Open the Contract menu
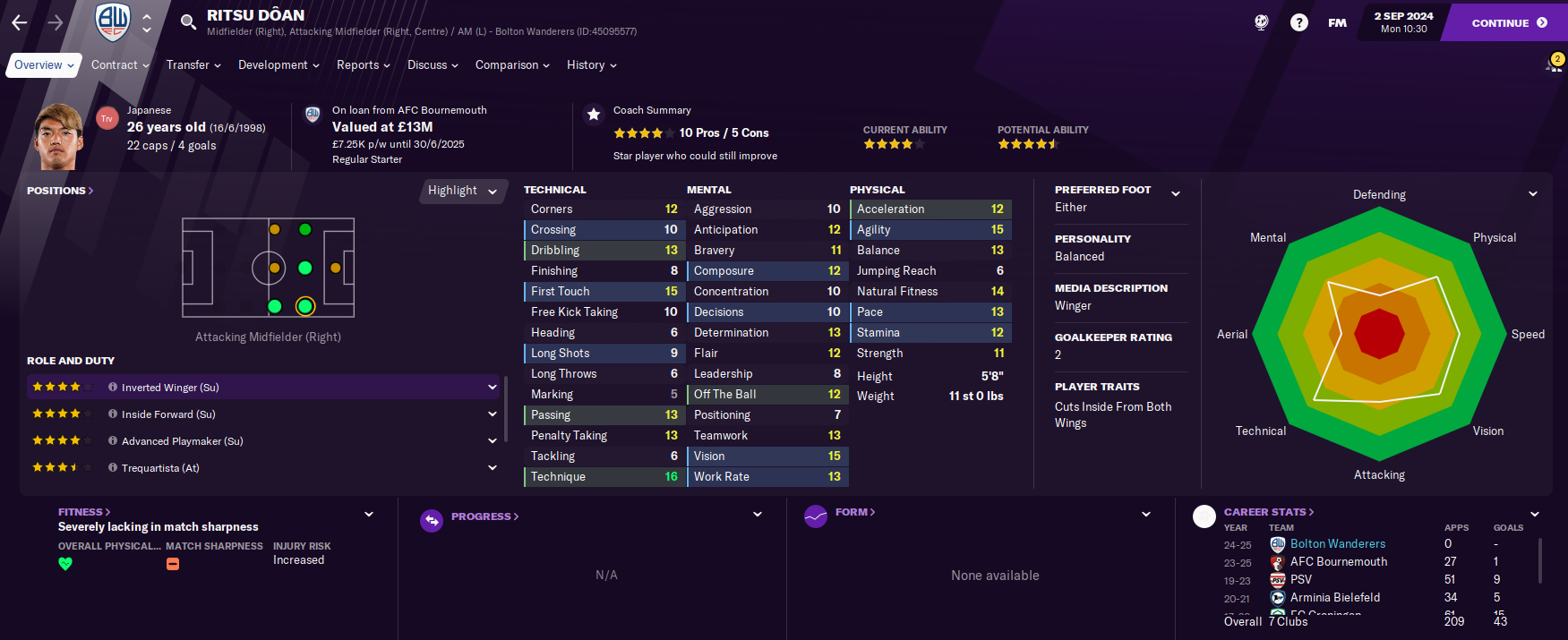 121,65
